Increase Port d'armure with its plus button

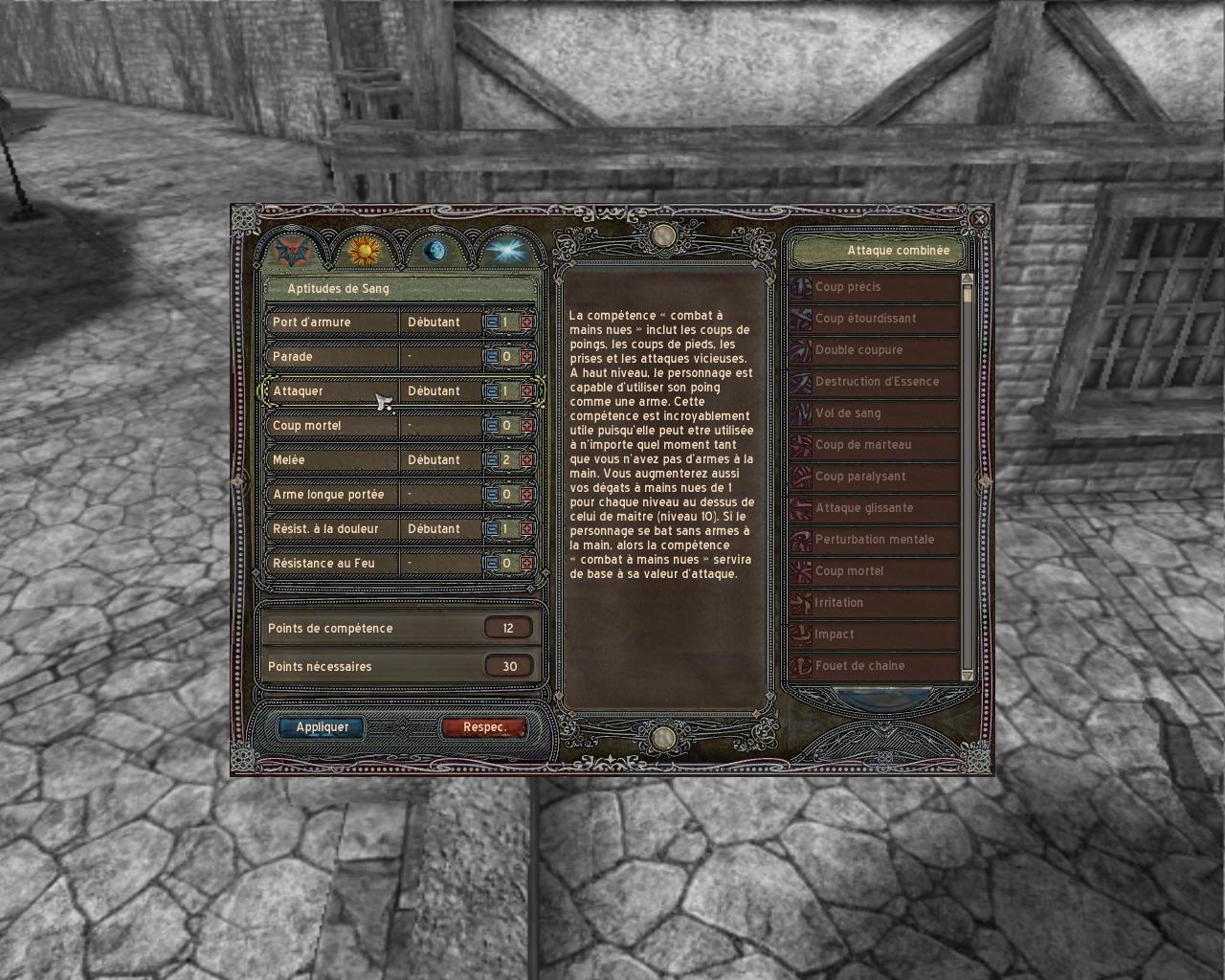526,323
